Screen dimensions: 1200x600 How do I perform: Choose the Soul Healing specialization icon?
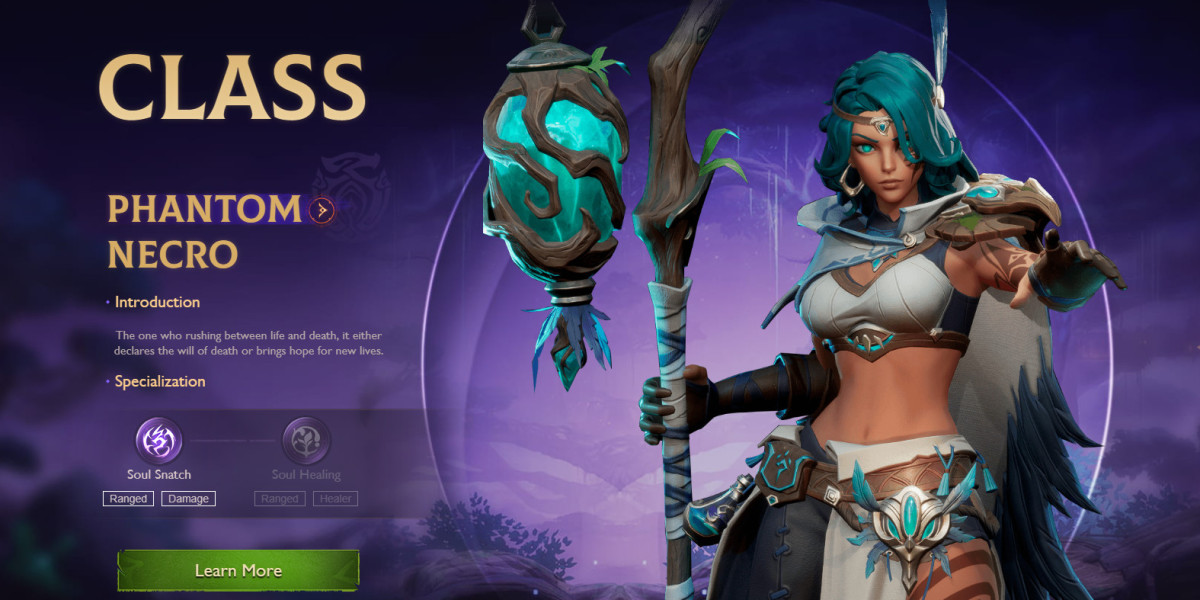[x=306, y=441]
